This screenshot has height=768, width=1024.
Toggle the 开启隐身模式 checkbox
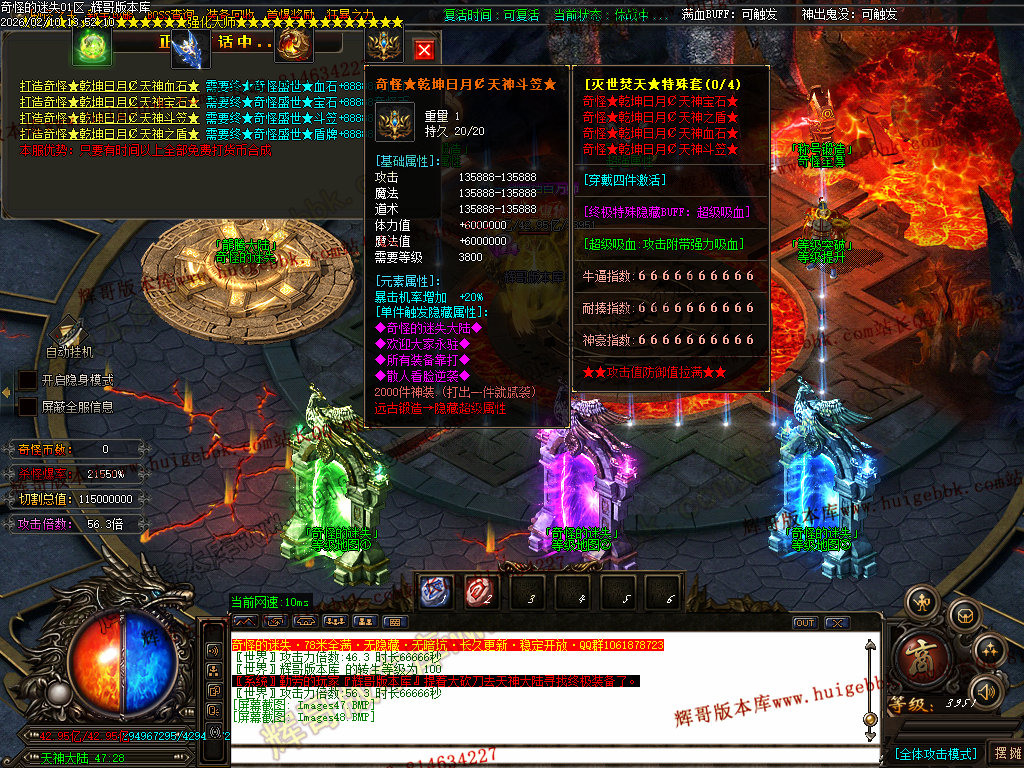[28, 380]
